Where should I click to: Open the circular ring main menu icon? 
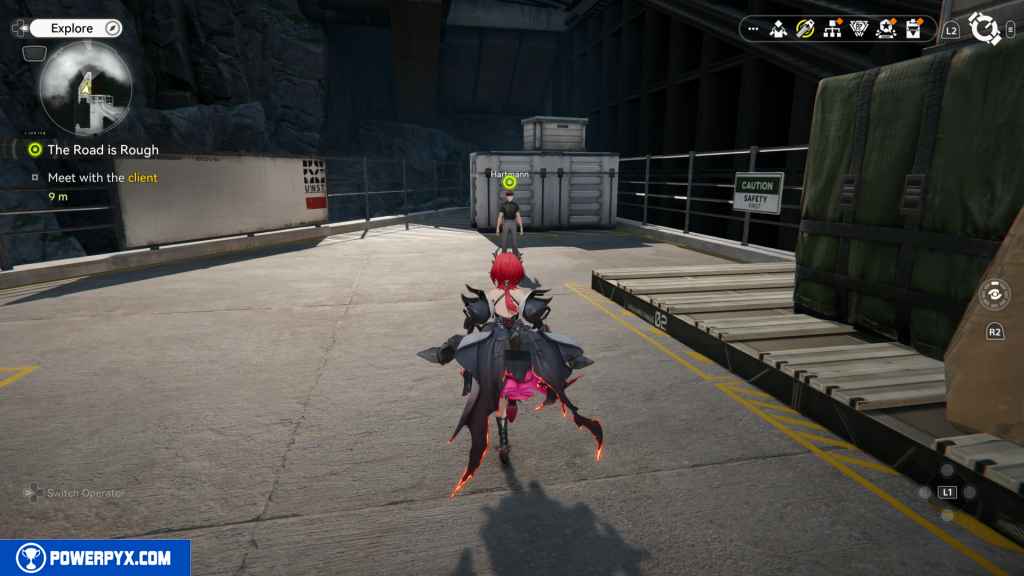(x=984, y=29)
